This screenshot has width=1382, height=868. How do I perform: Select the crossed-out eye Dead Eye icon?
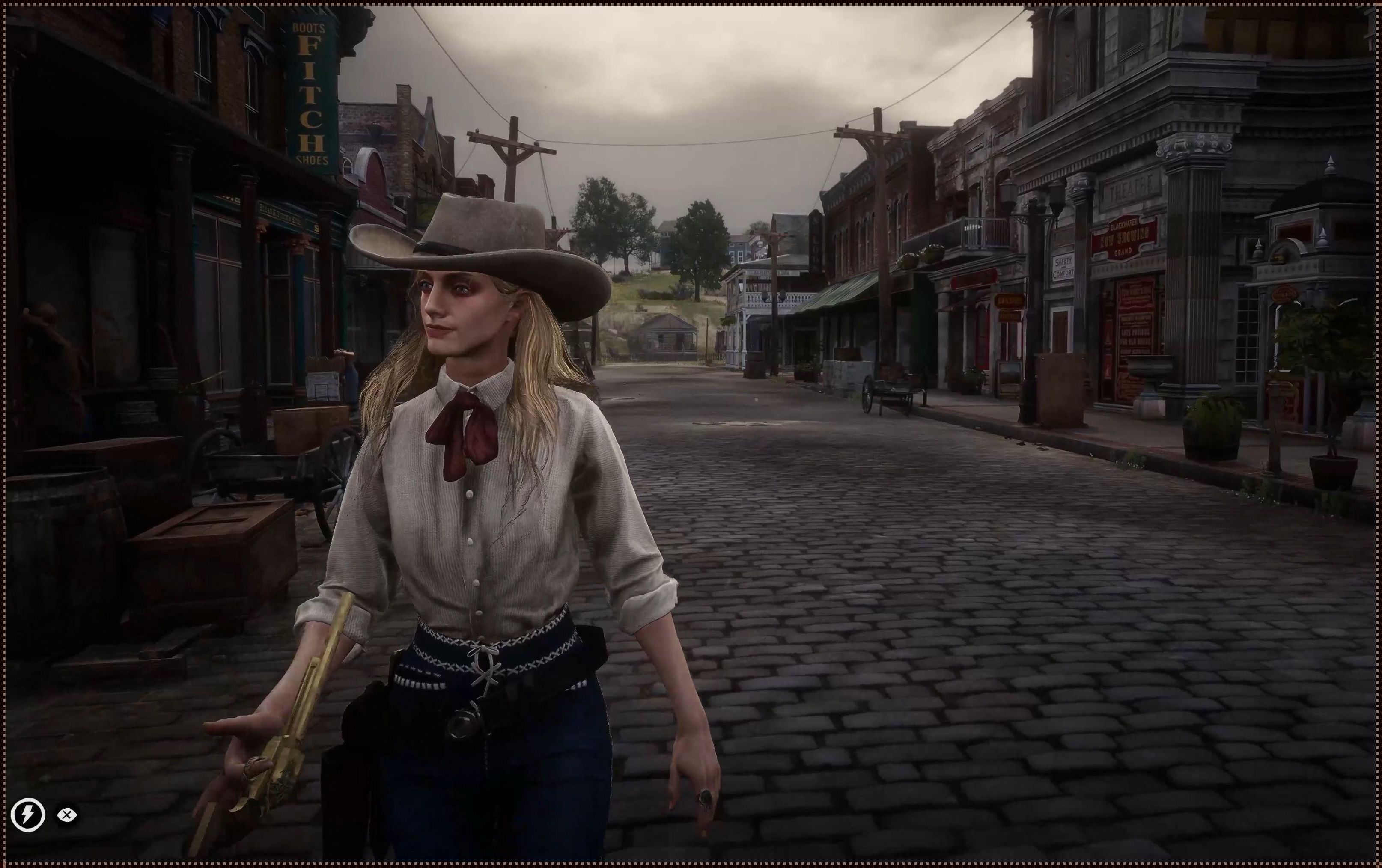(x=67, y=814)
